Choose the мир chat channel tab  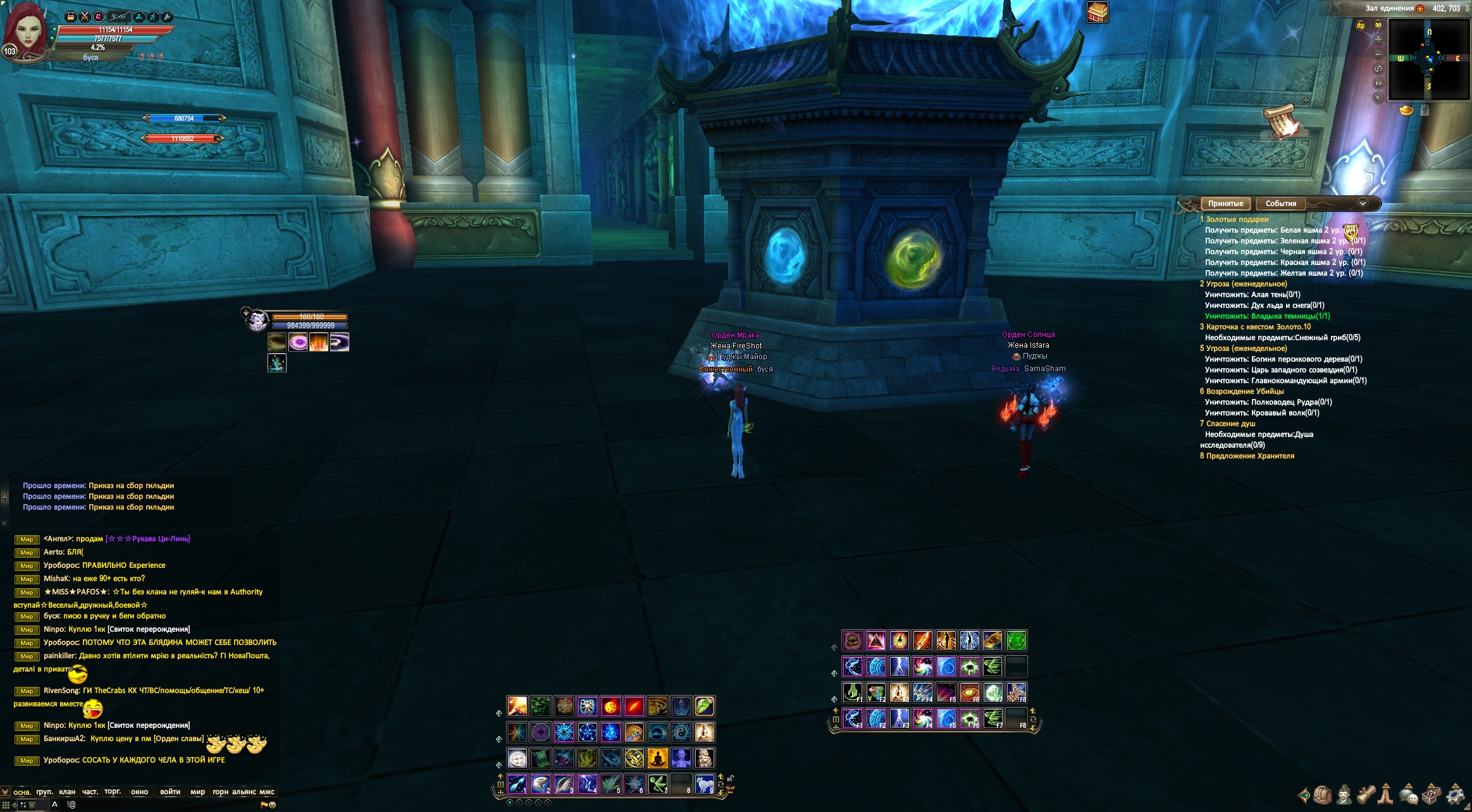(x=197, y=792)
